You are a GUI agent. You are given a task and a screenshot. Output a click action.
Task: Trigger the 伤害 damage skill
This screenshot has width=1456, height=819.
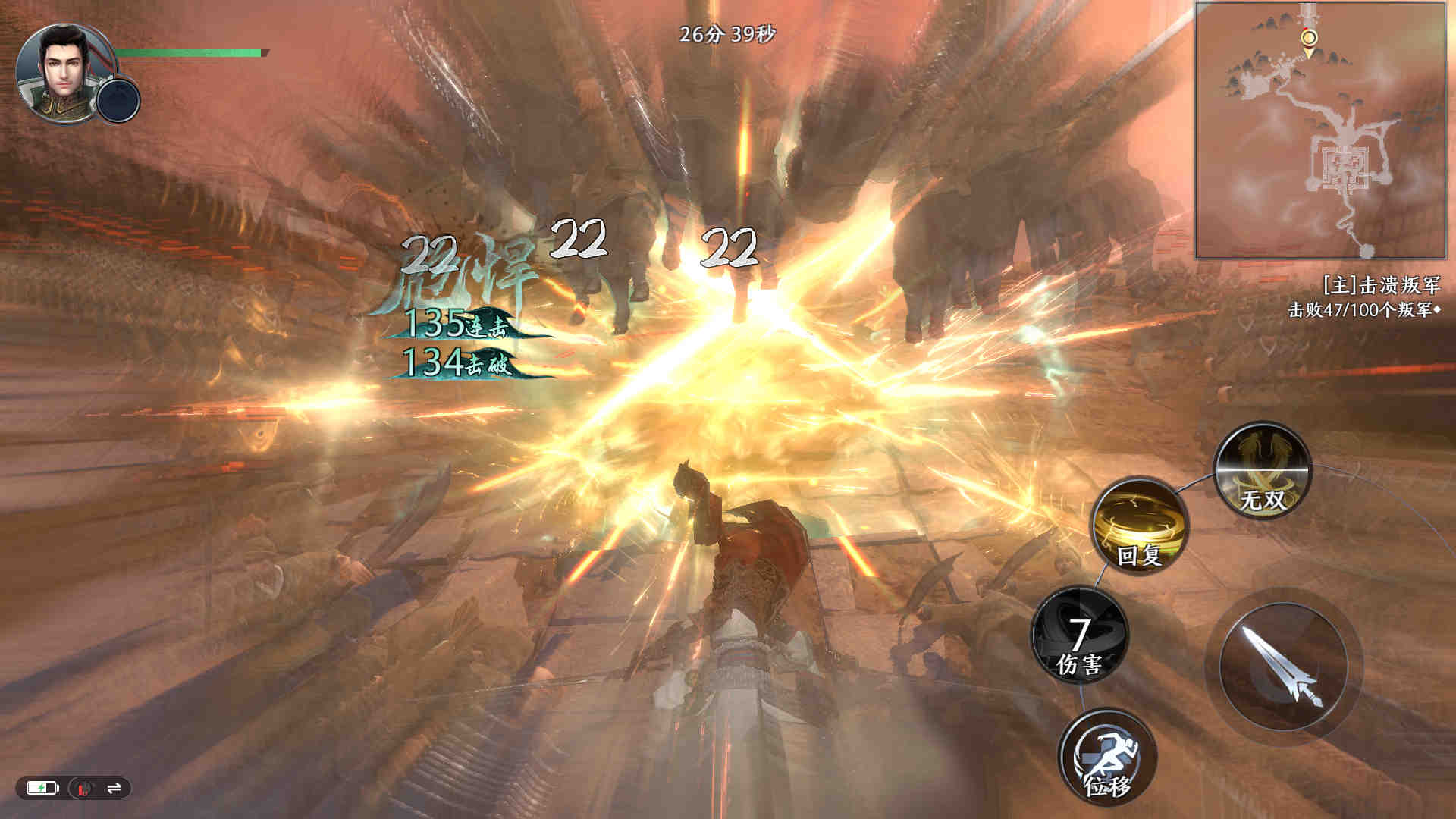[x=1080, y=635]
